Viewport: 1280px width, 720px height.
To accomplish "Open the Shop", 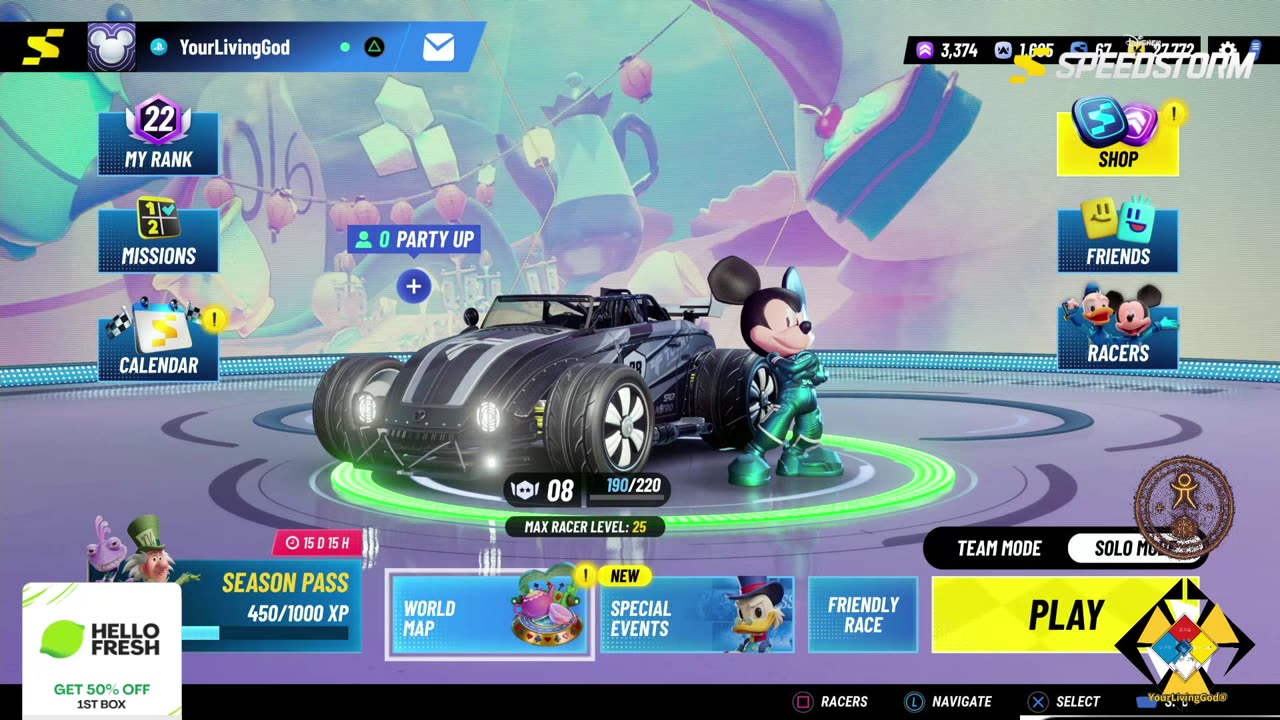I will [1117, 141].
